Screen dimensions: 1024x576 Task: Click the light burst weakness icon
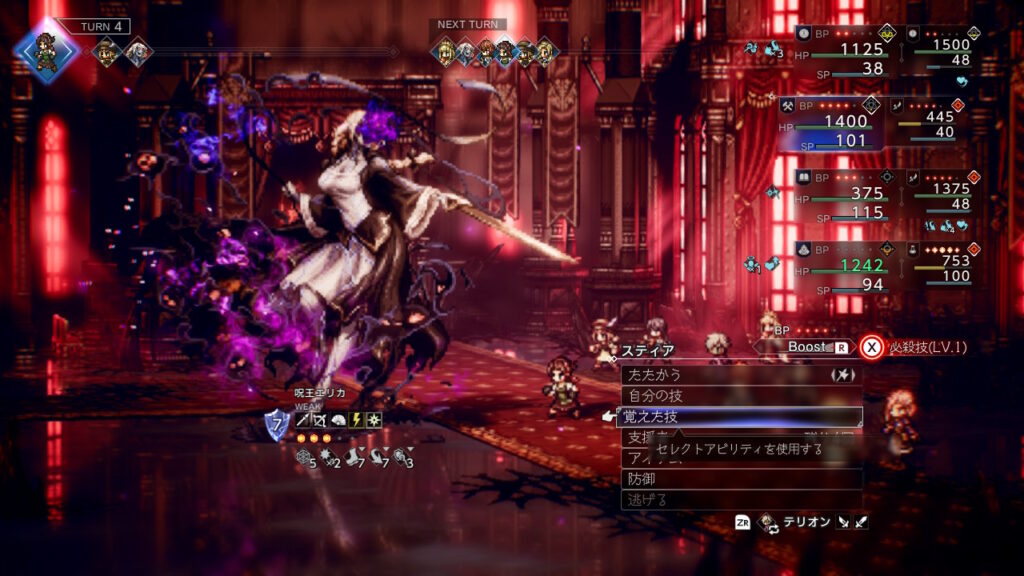tap(373, 420)
